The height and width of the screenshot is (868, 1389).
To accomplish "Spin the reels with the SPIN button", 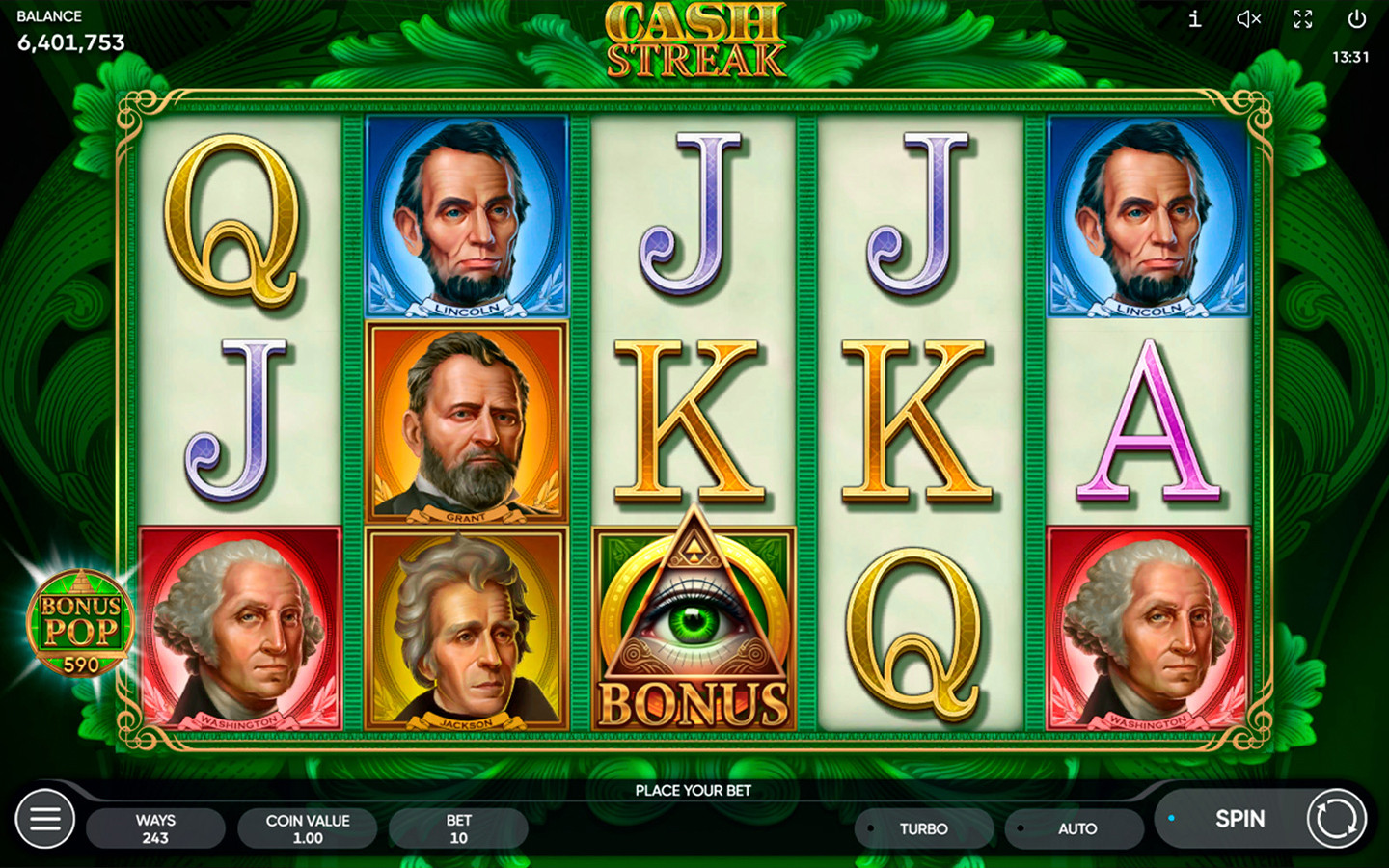I will (x=1239, y=819).
